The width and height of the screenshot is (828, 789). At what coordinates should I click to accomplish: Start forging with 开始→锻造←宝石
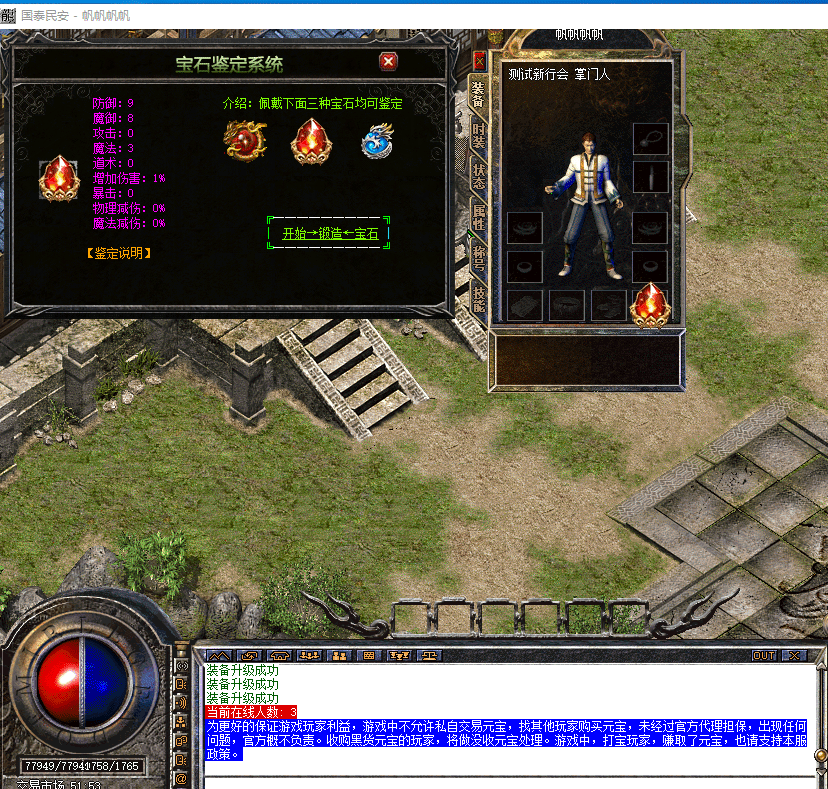point(329,234)
